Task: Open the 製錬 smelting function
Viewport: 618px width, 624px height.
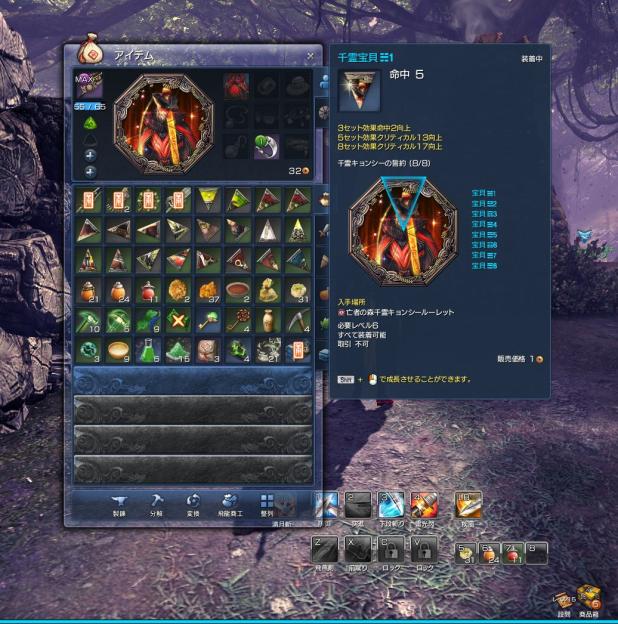Action: click(x=120, y=502)
